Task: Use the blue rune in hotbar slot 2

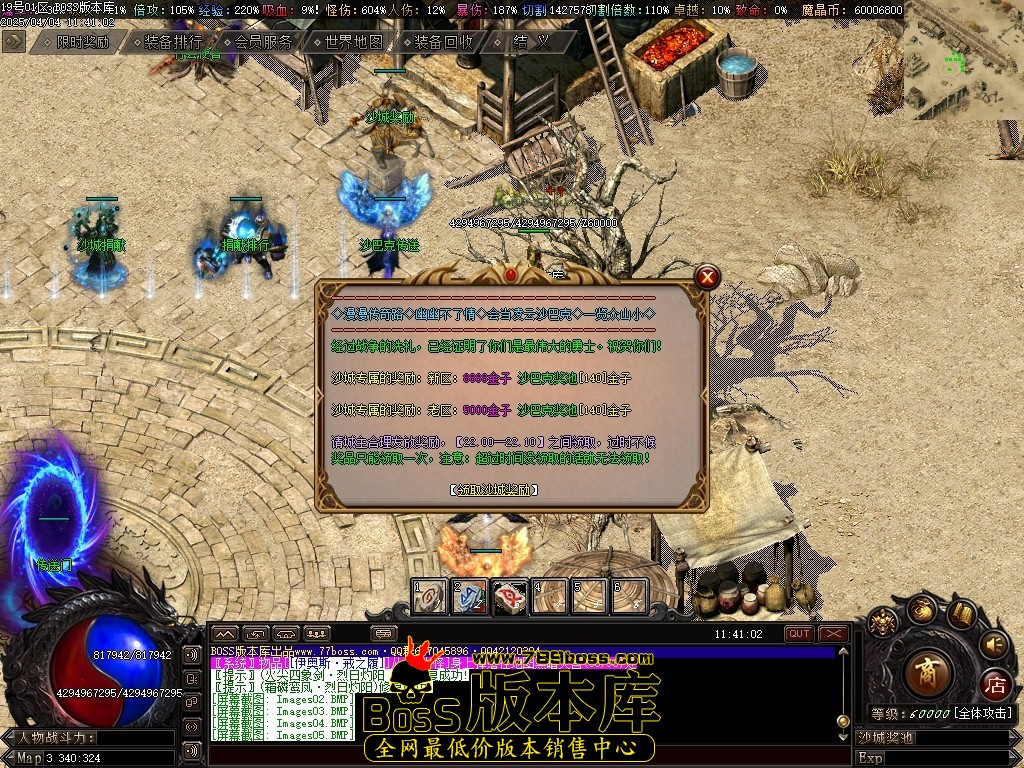Action: (469, 596)
